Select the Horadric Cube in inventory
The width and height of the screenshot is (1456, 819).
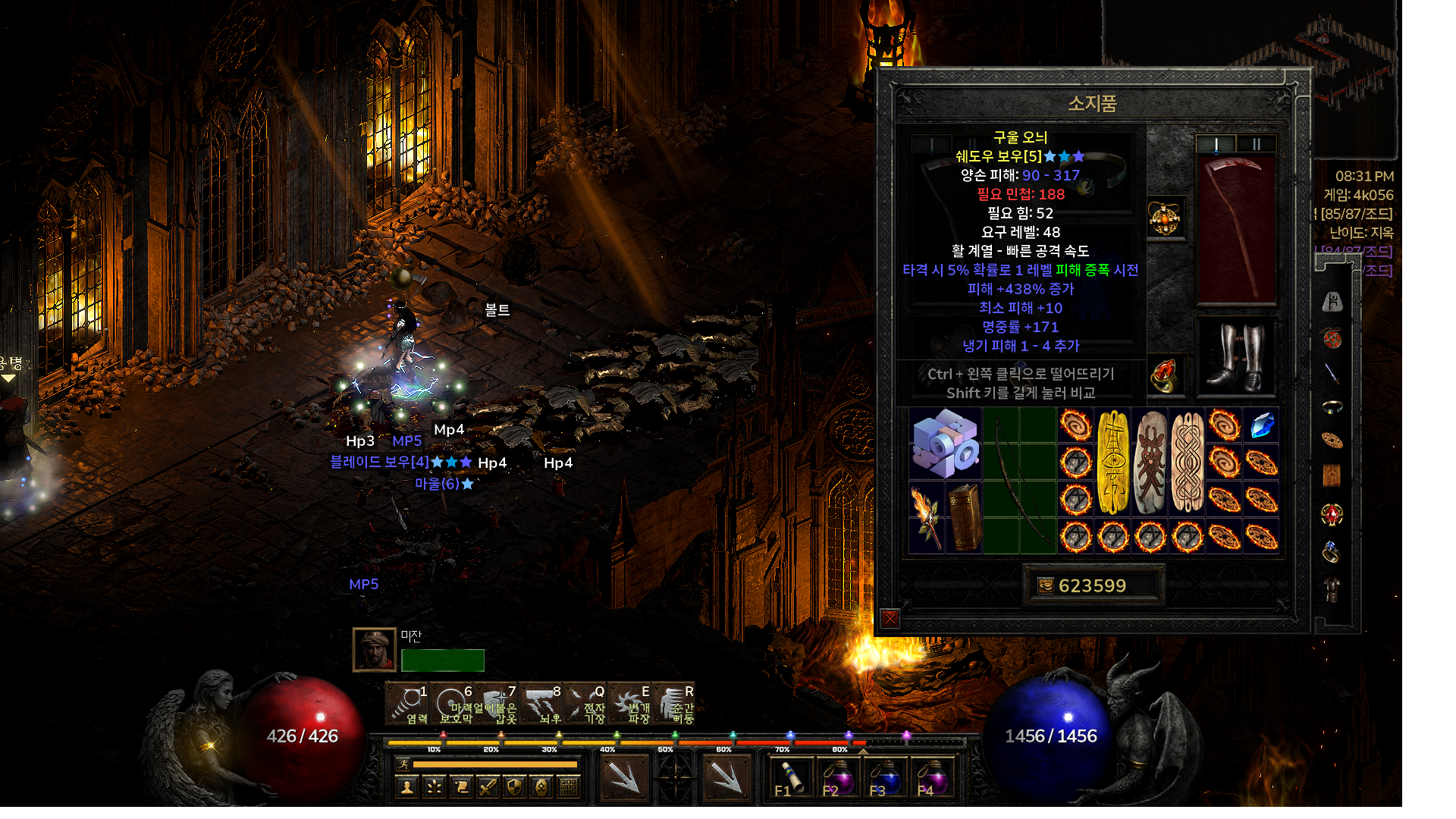pyautogui.click(x=945, y=443)
